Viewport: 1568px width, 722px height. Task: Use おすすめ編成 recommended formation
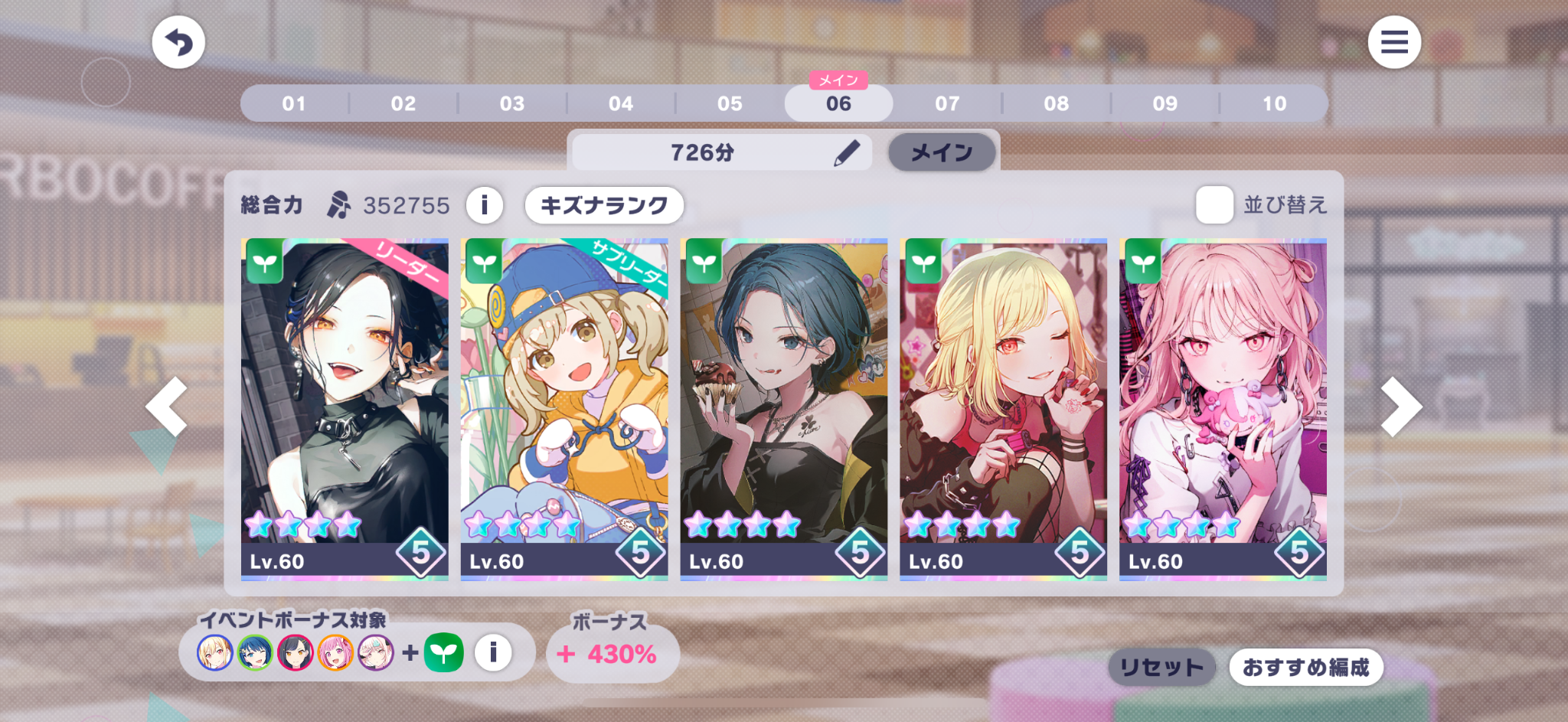[x=1305, y=668]
